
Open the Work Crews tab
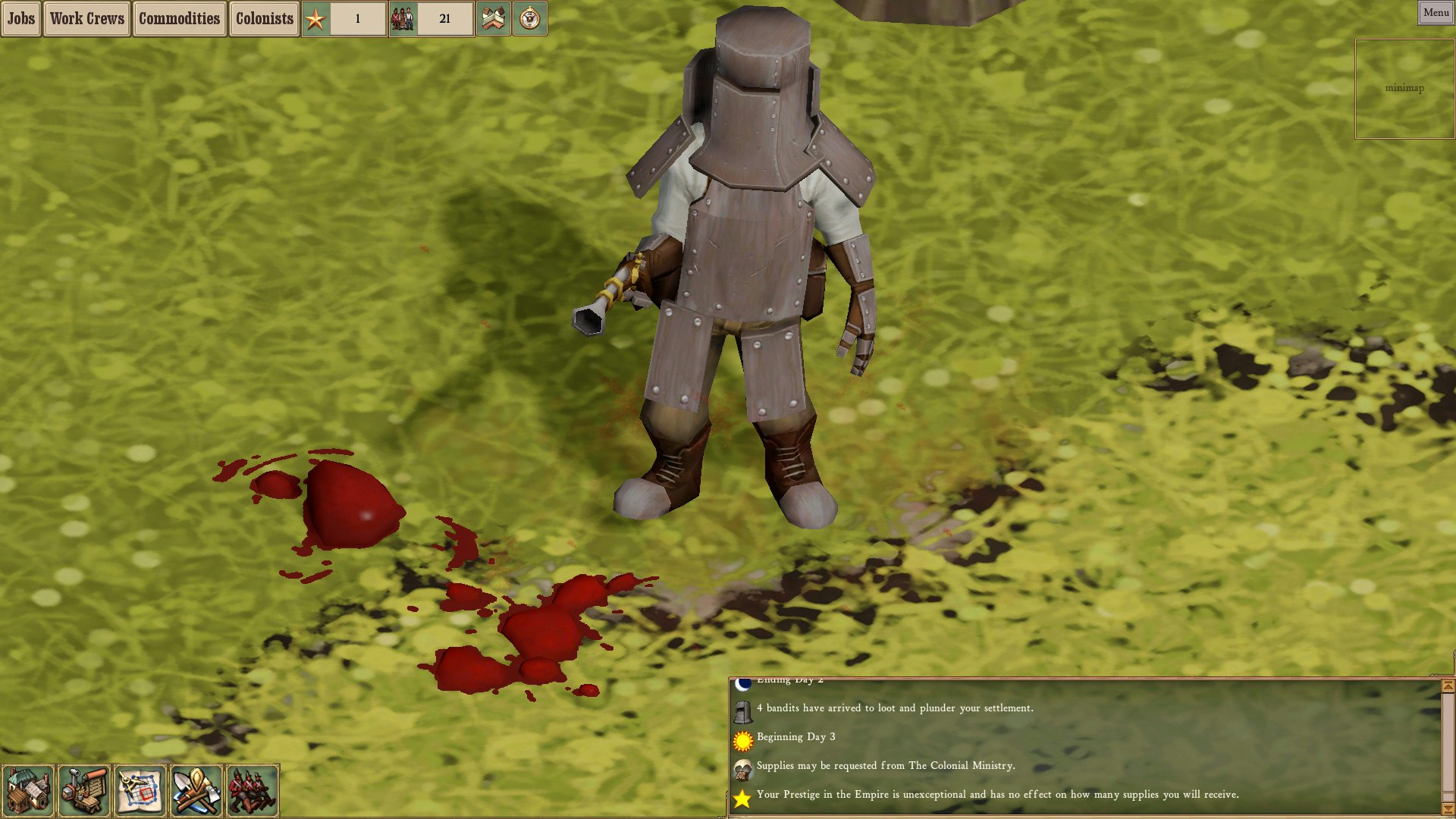pos(86,18)
